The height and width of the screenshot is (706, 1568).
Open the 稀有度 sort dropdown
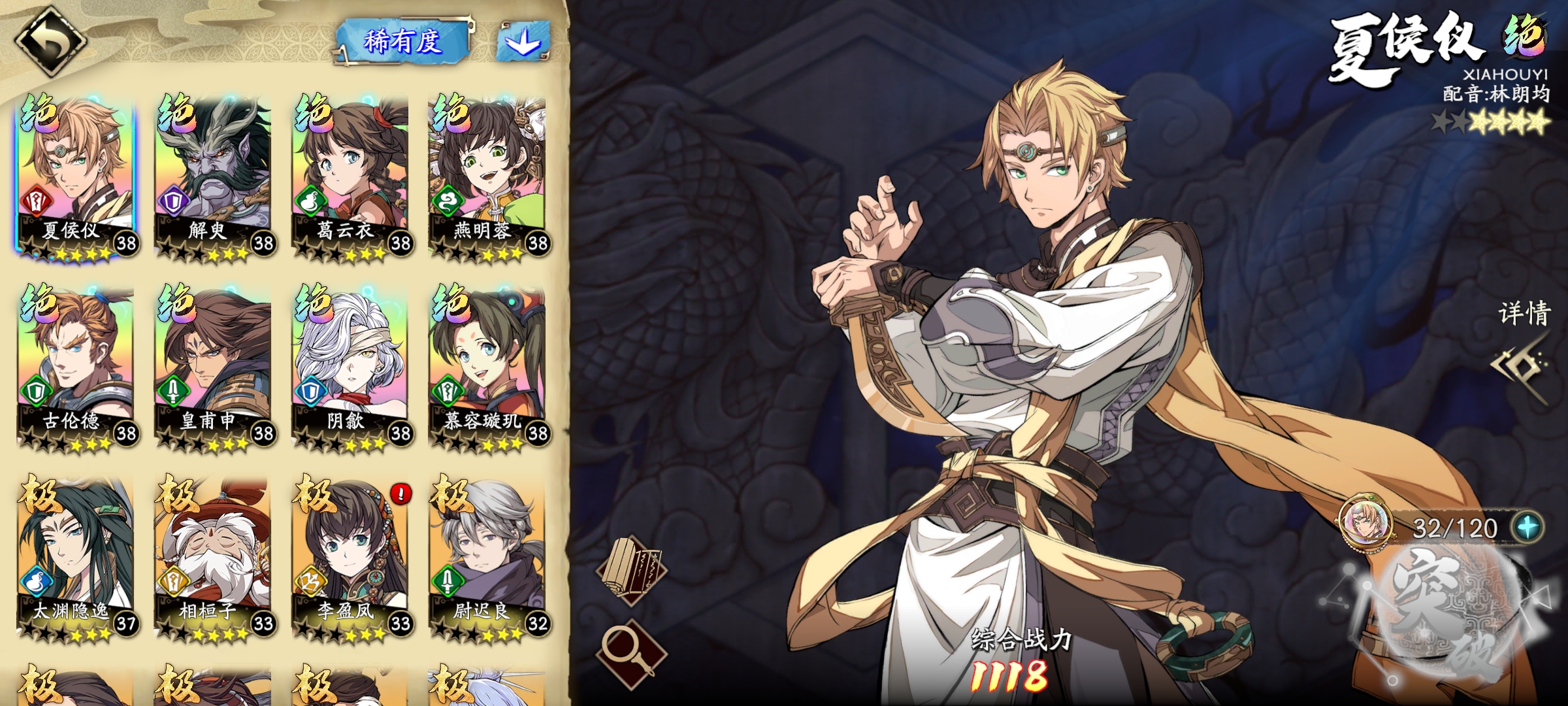[x=403, y=42]
